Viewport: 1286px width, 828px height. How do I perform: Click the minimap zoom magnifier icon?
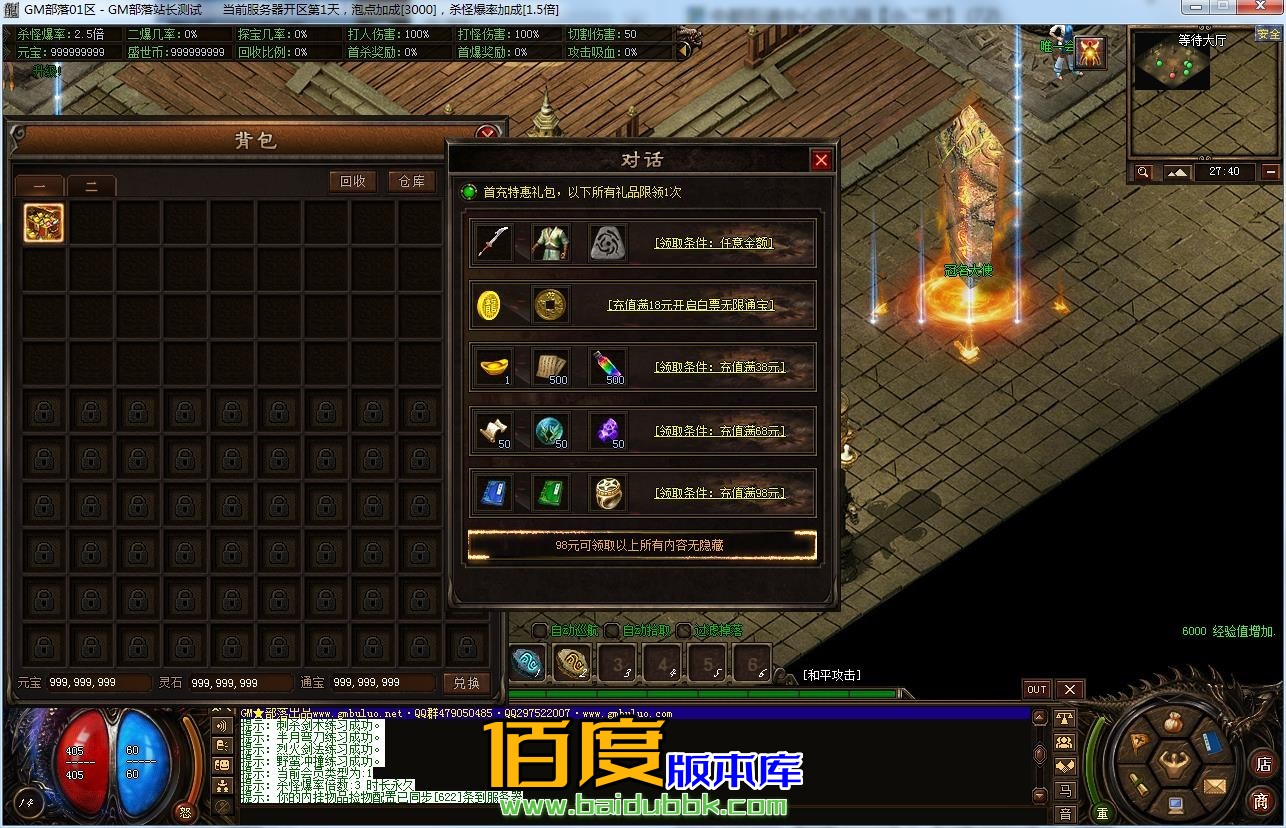[x=1143, y=172]
